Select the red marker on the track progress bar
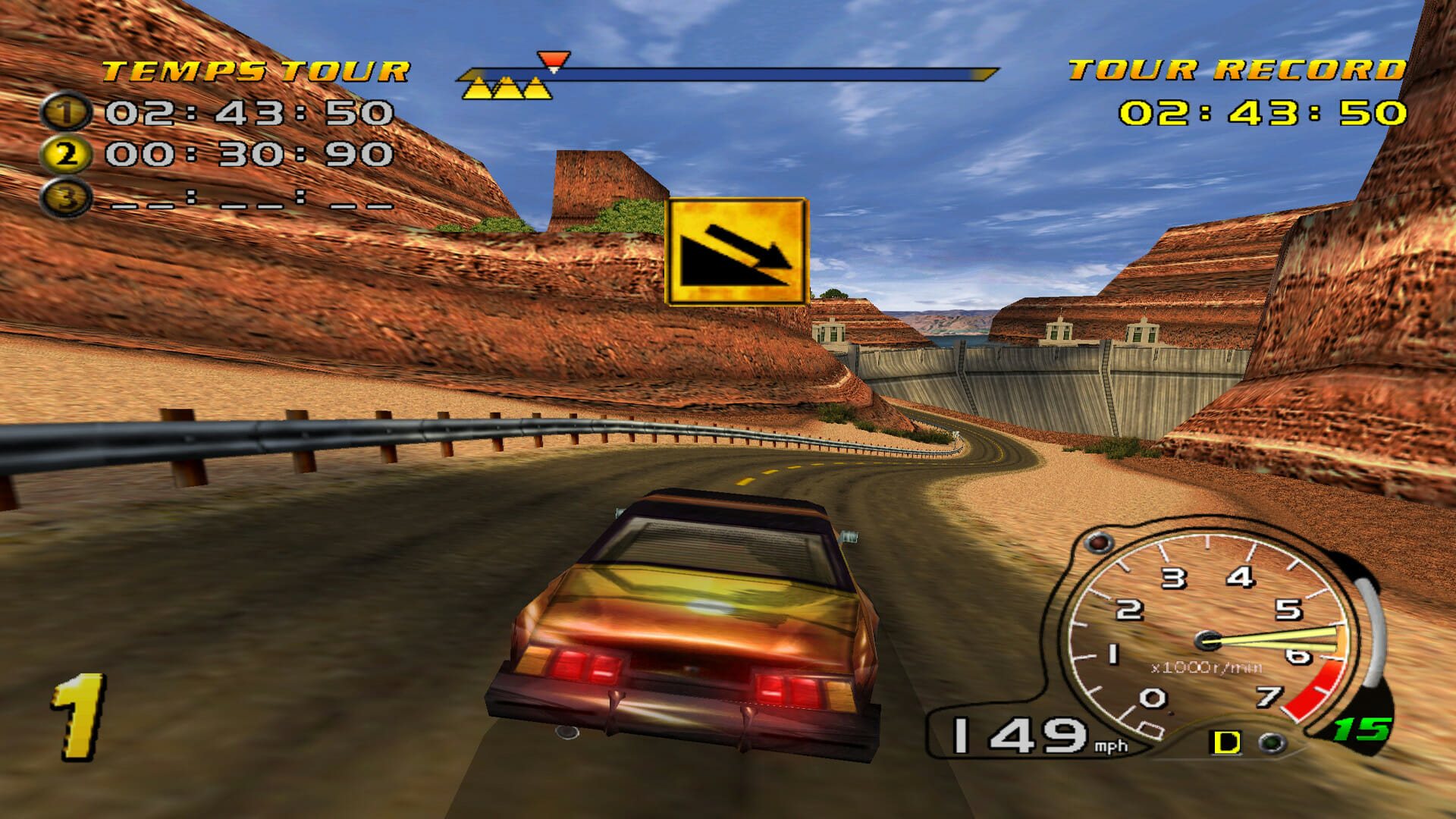This screenshot has height=819, width=1456. (553, 61)
